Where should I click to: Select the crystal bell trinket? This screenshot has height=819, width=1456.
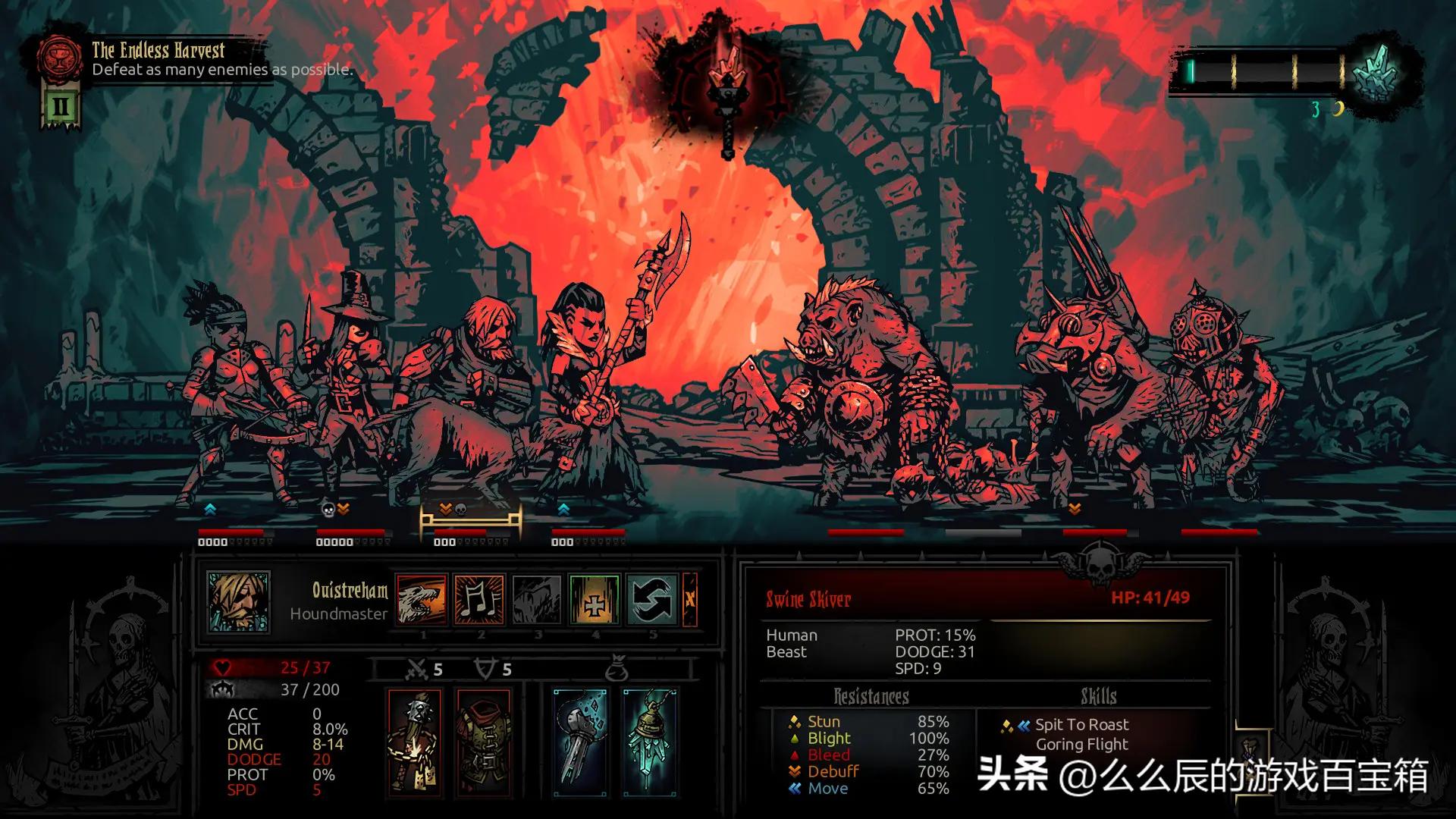point(649,742)
